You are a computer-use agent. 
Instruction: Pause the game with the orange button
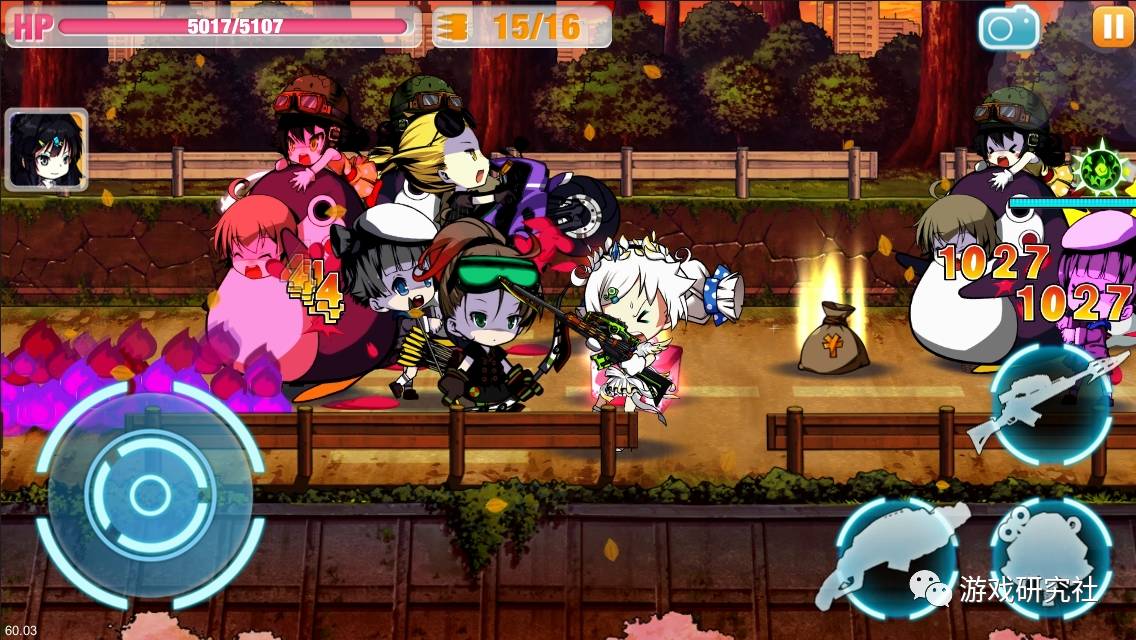click(1112, 25)
